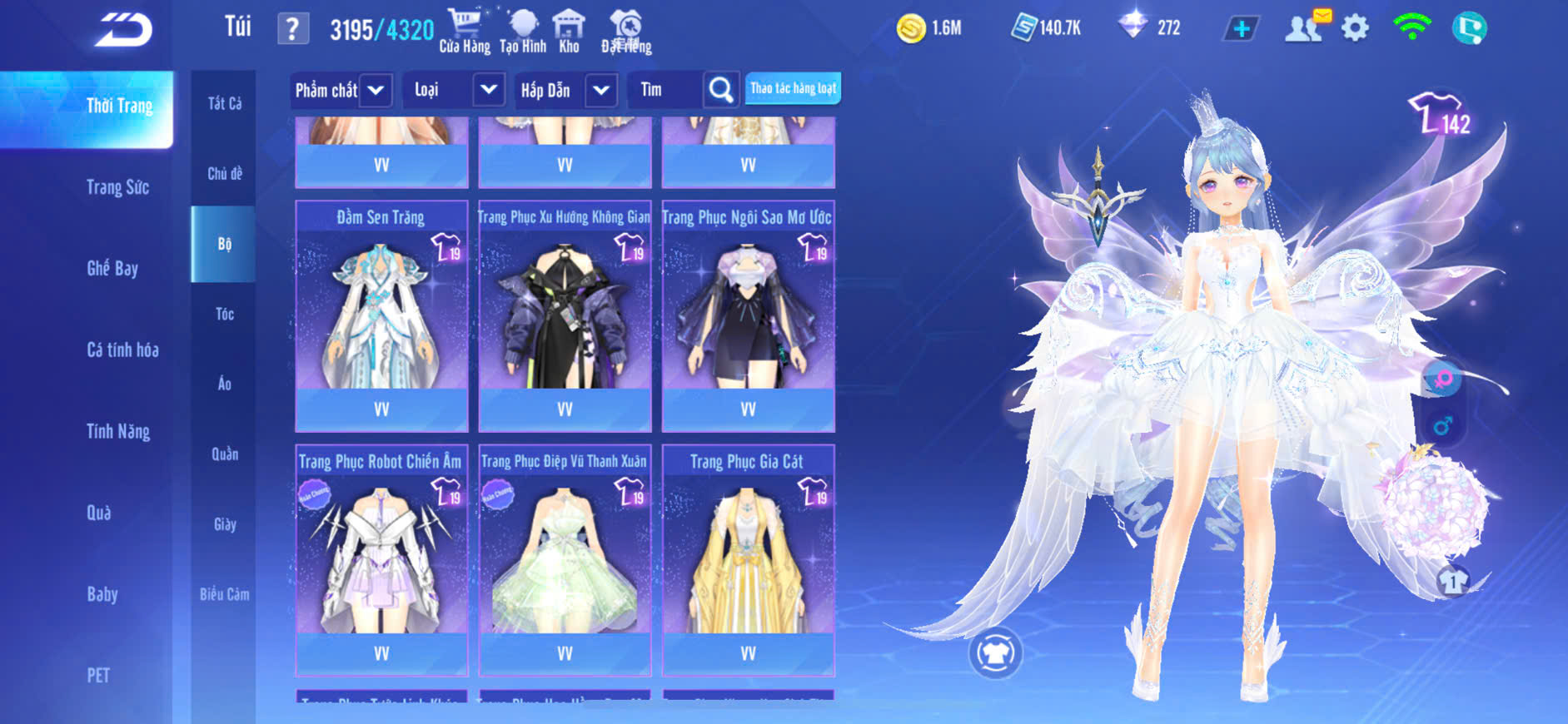Open the gear settings icon
1568x724 pixels.
pyautogui.click(x=1355, y=28)
